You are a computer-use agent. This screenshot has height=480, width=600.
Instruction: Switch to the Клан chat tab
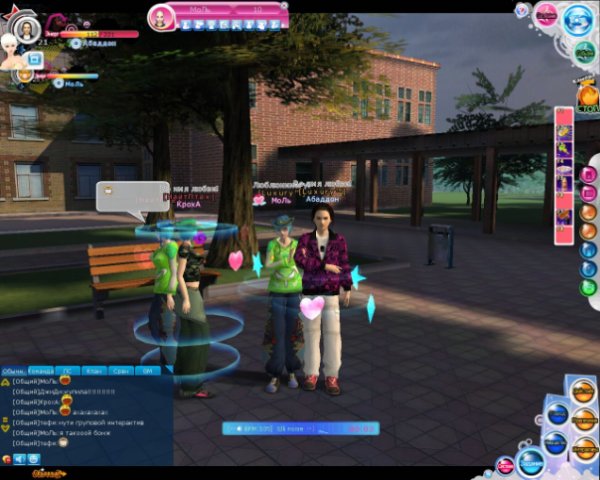click(x=93, y=370)
